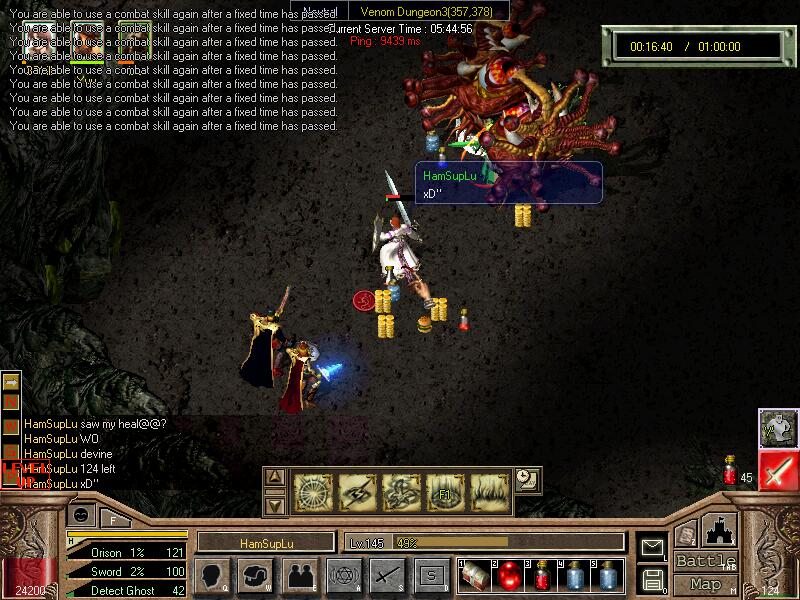Screen dimensions: 800x600
Task: Click the floppy disk save icon
Action: tap(652, 578)
